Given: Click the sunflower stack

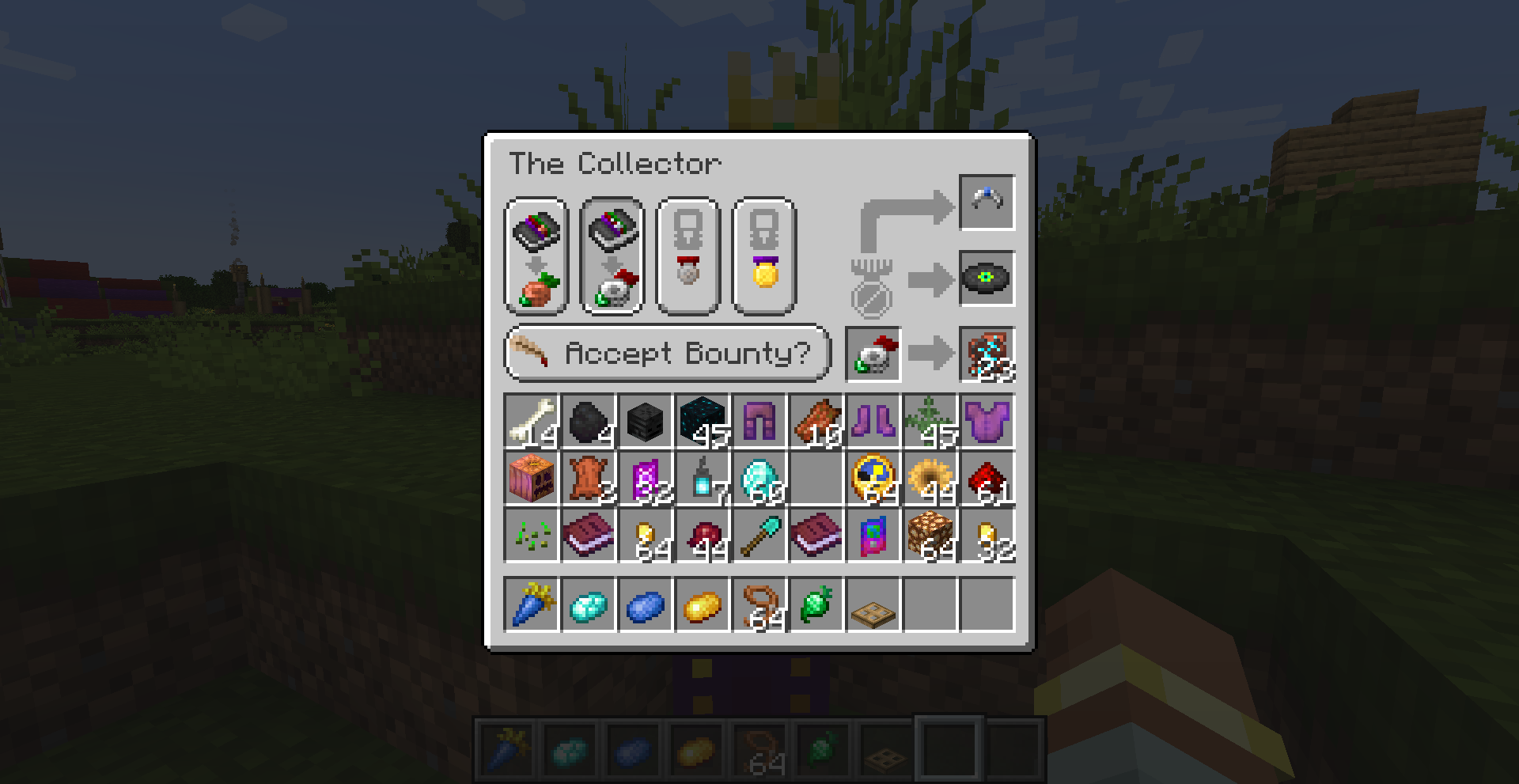Looking at the screenshot, I should (x=930, y=479).
